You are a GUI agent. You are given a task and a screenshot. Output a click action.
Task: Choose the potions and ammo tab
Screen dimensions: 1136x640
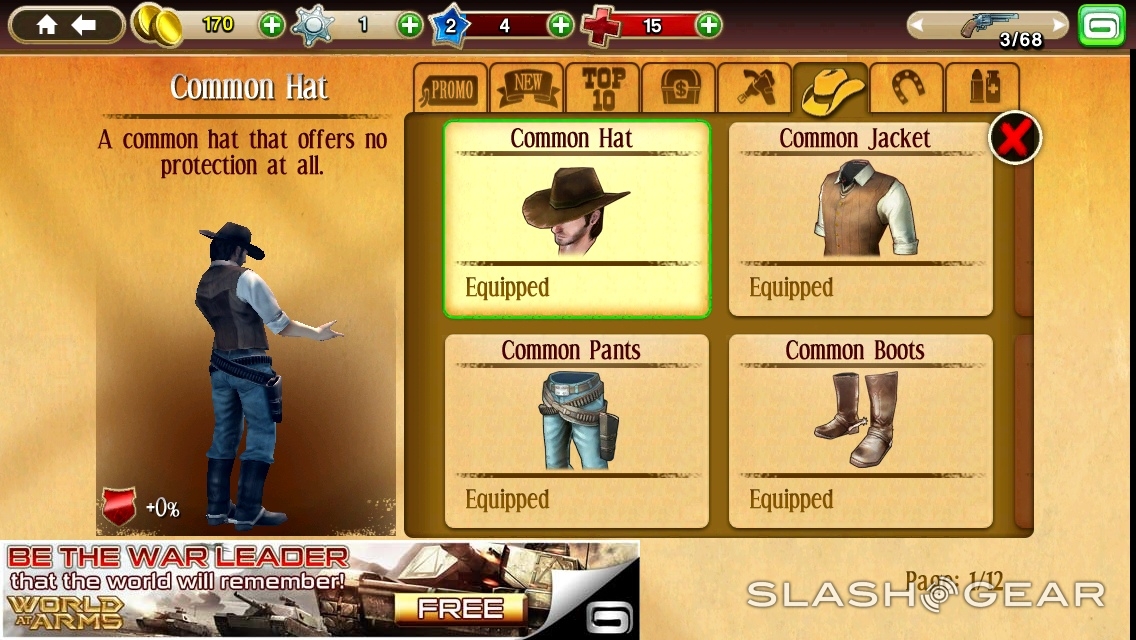tap(983, 90)
